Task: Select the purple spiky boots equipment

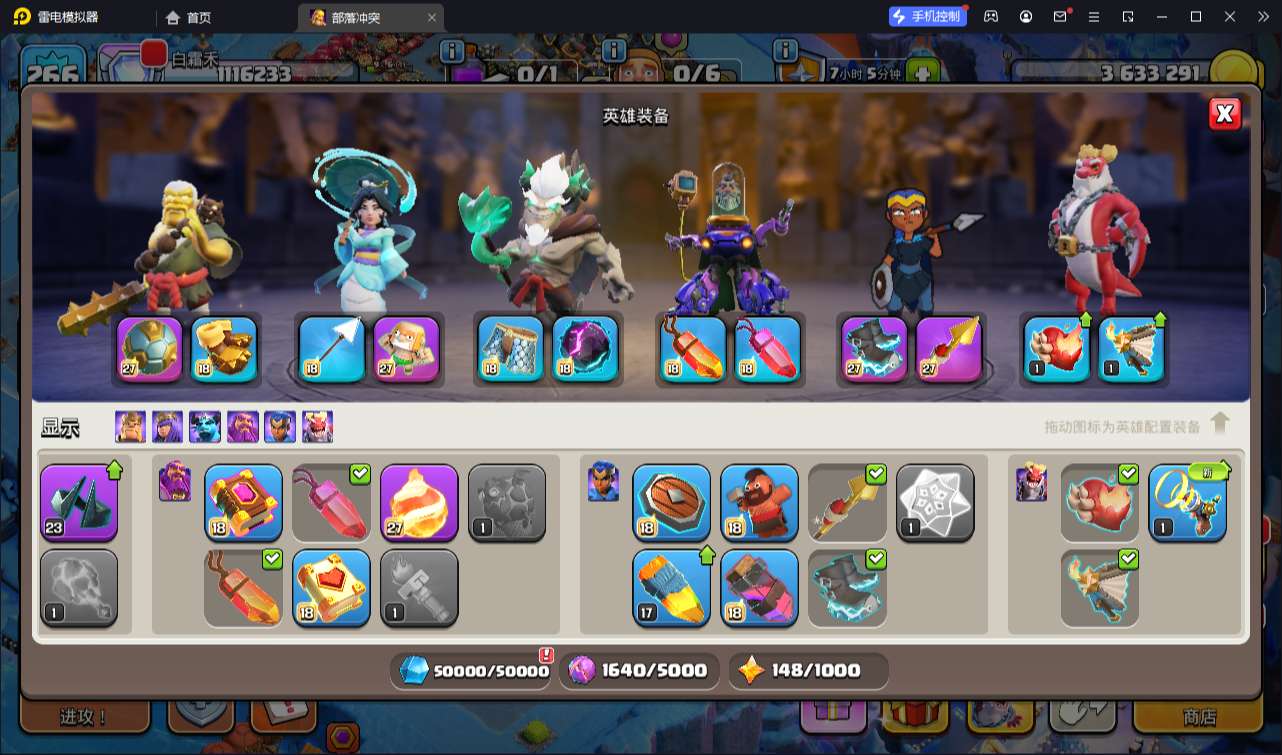Action: 79,502
